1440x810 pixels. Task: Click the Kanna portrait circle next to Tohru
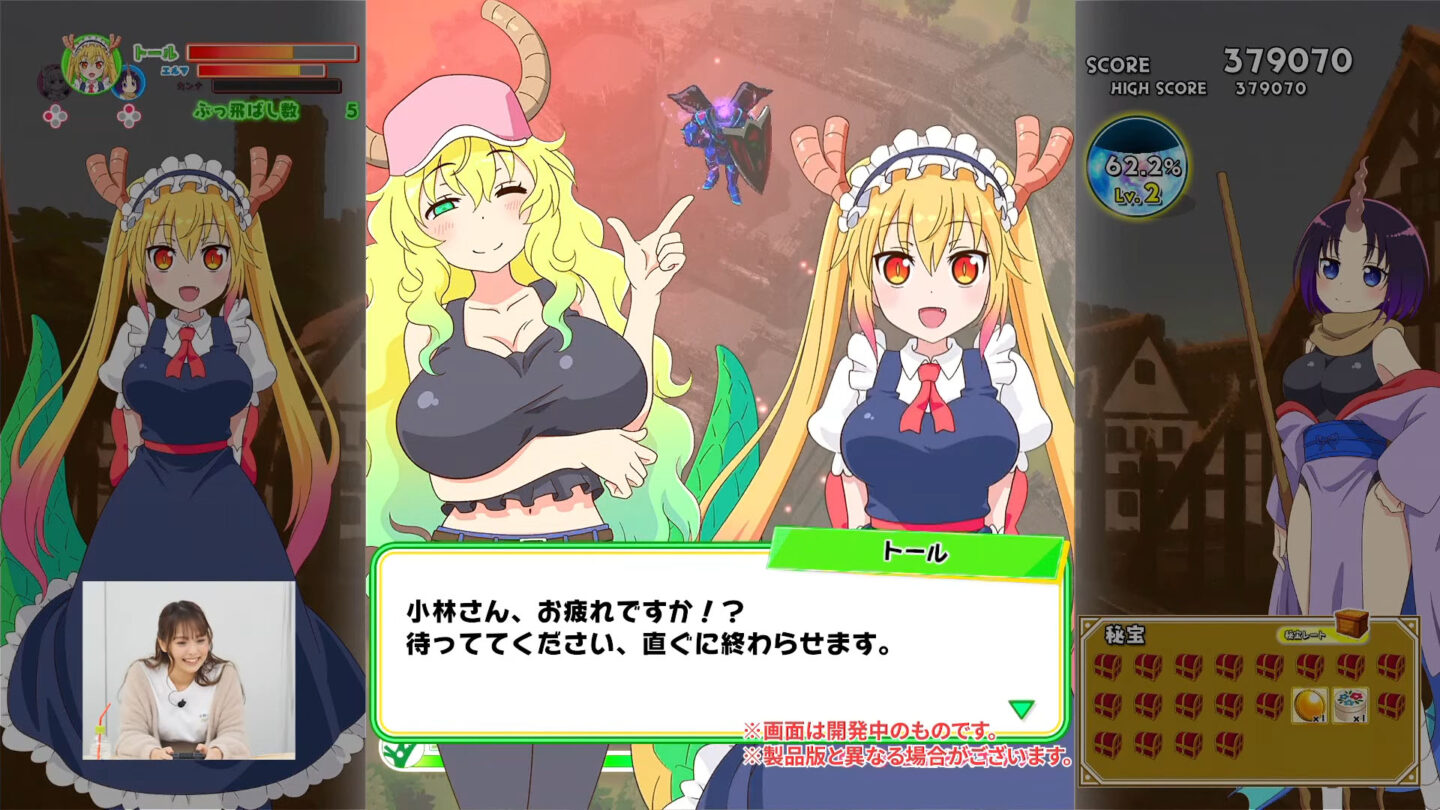(x=127, y=81)
